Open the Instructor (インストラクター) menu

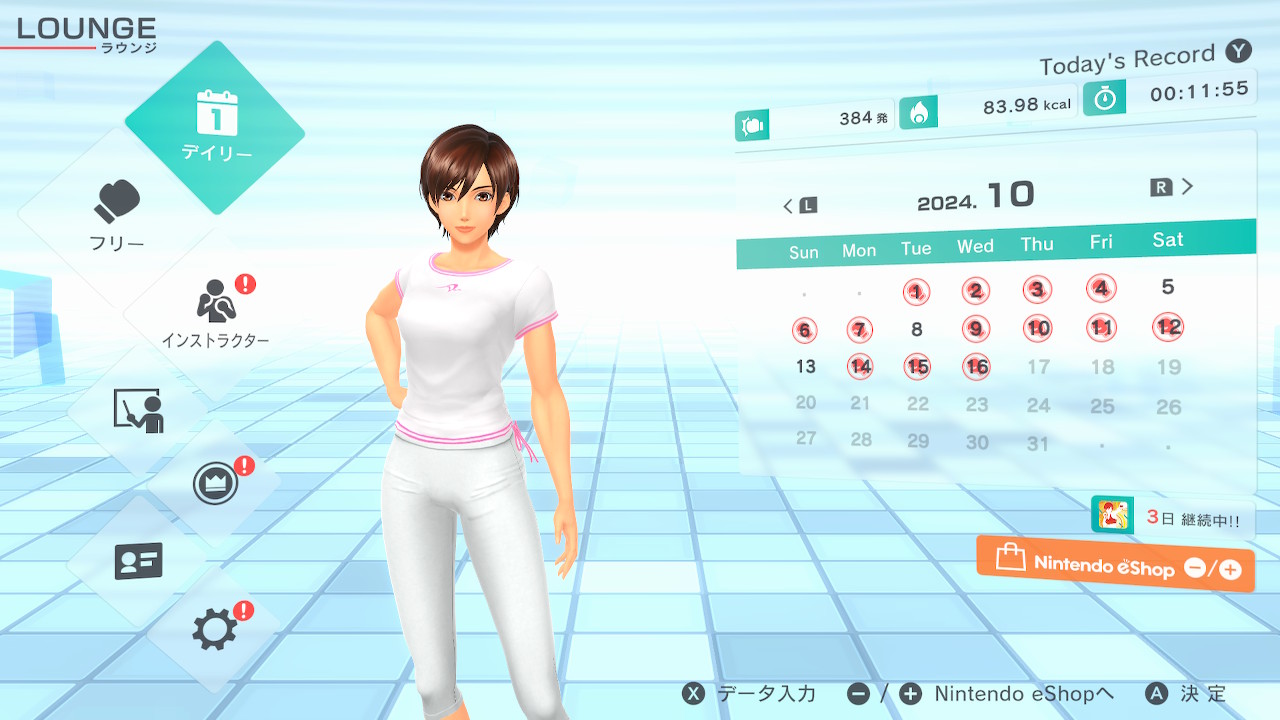[x=215, y=312]
